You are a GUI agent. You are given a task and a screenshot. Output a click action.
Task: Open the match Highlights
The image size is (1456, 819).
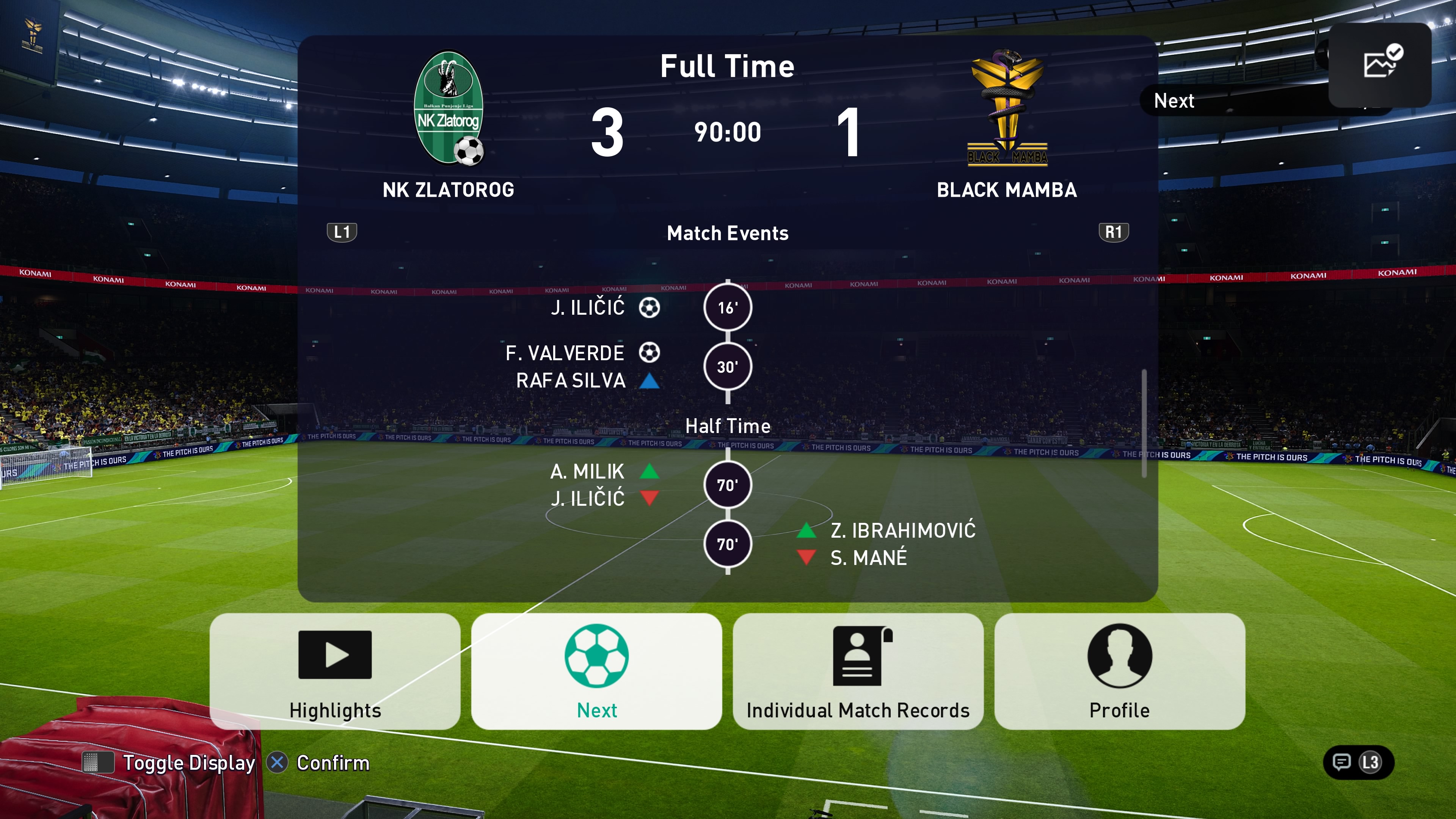point(334,671)
